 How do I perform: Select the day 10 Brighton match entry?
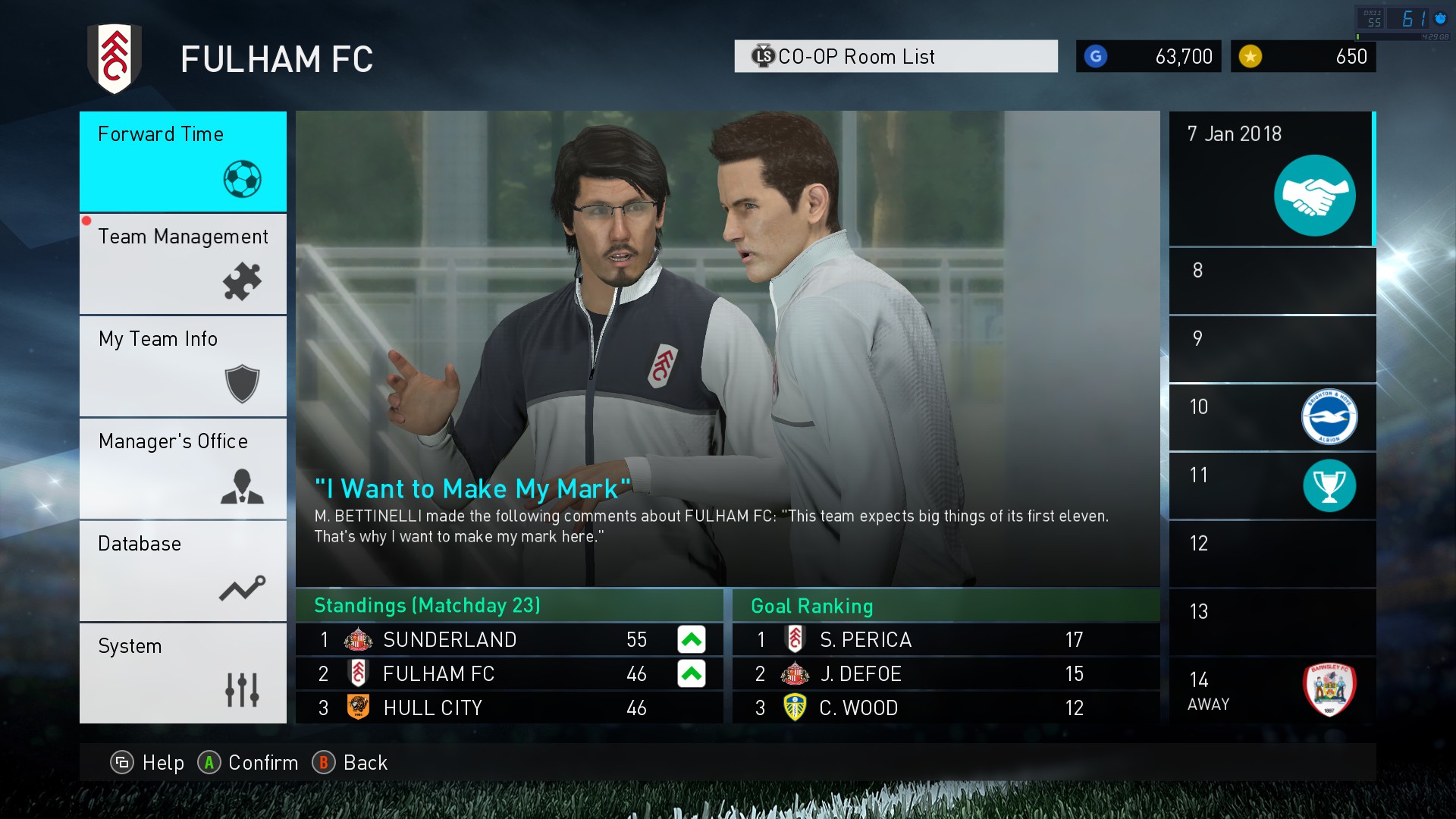(1272, 417)
